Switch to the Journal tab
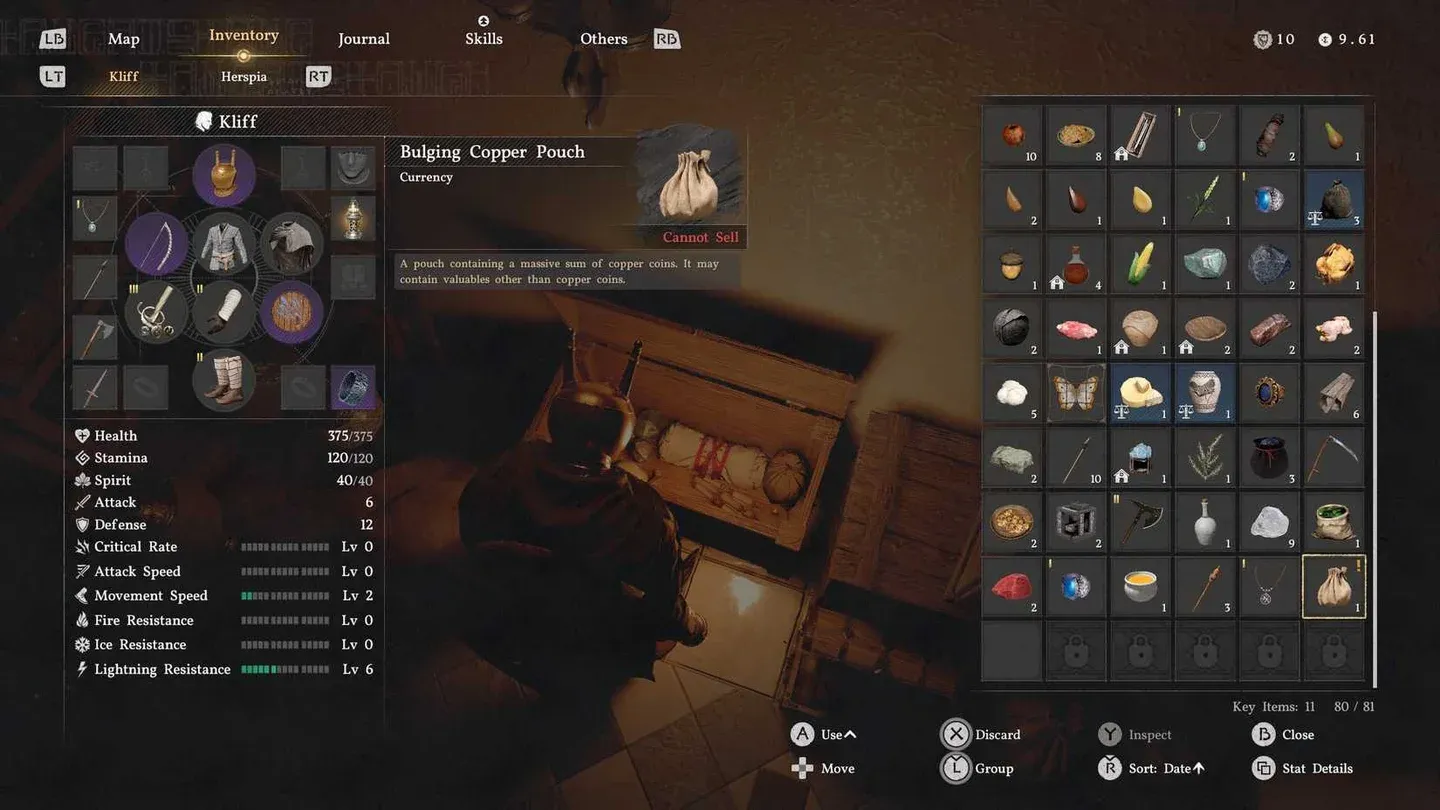Viewport: 1440px width, 810px height. pyautogui.click(x=364, y=39)
